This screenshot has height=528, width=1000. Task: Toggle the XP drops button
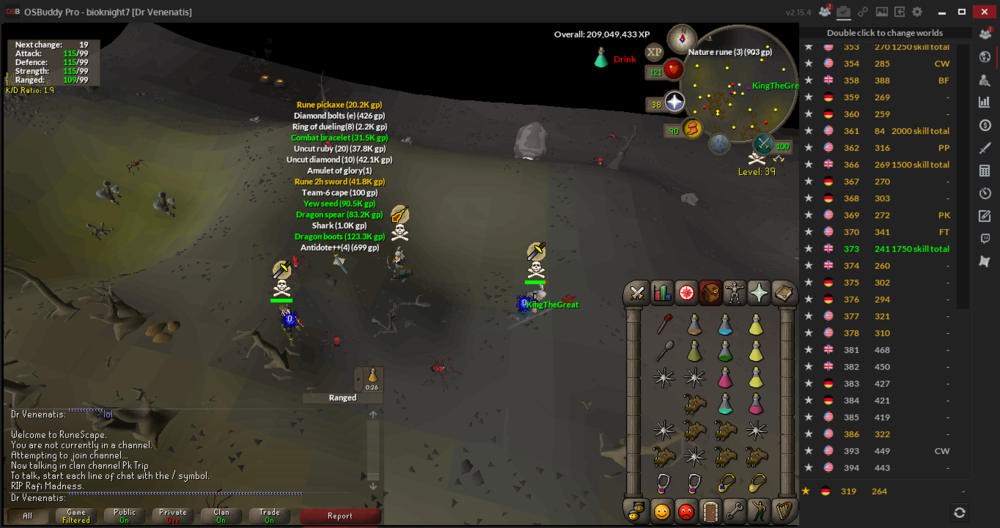pyautogui.click(x=655, y=52)
